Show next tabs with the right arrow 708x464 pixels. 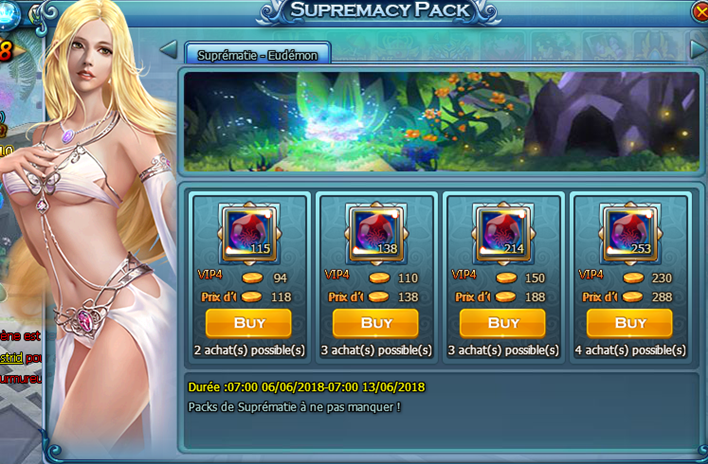698,48
